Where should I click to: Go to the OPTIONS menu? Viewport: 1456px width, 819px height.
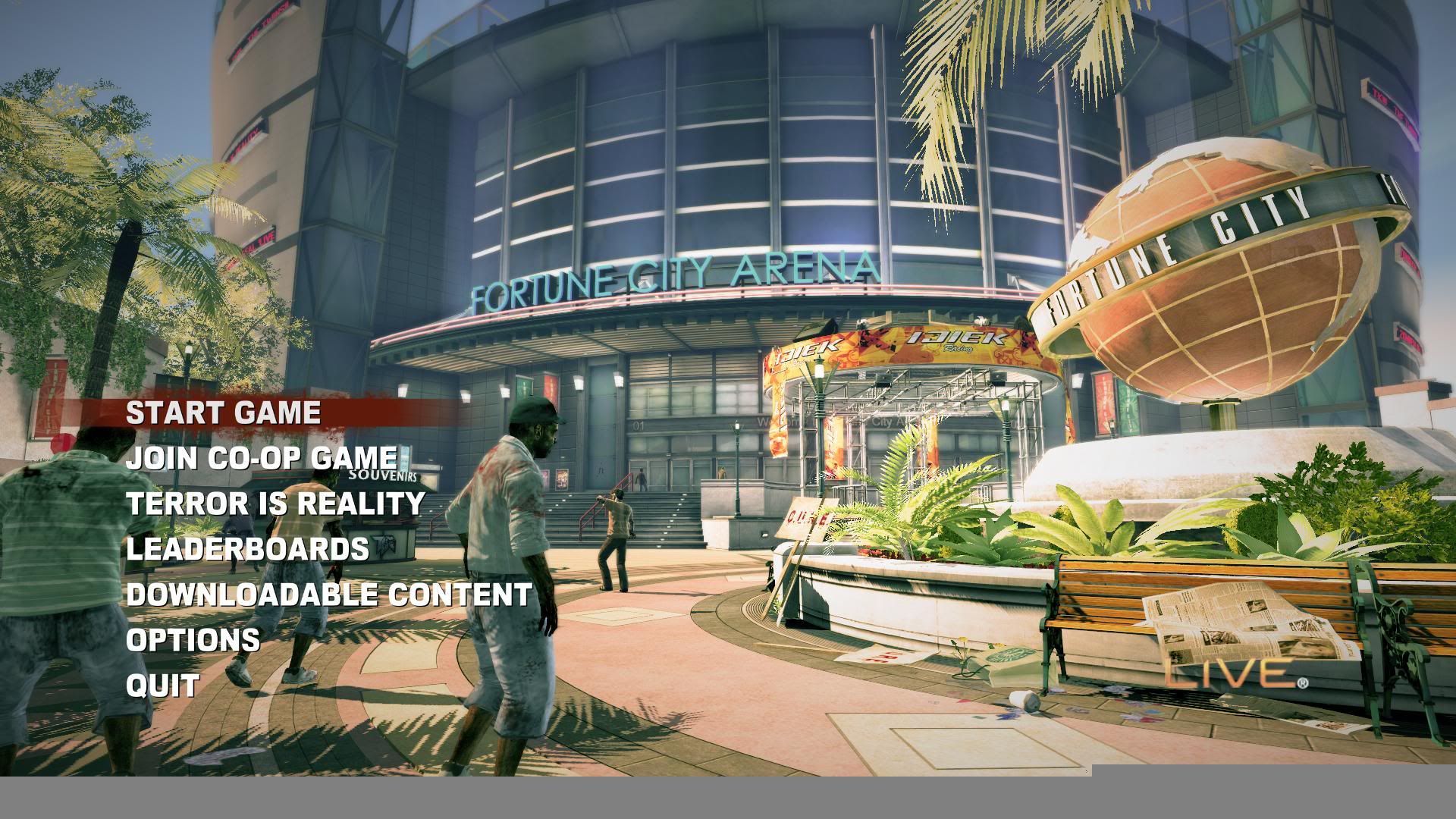point(193,640)
